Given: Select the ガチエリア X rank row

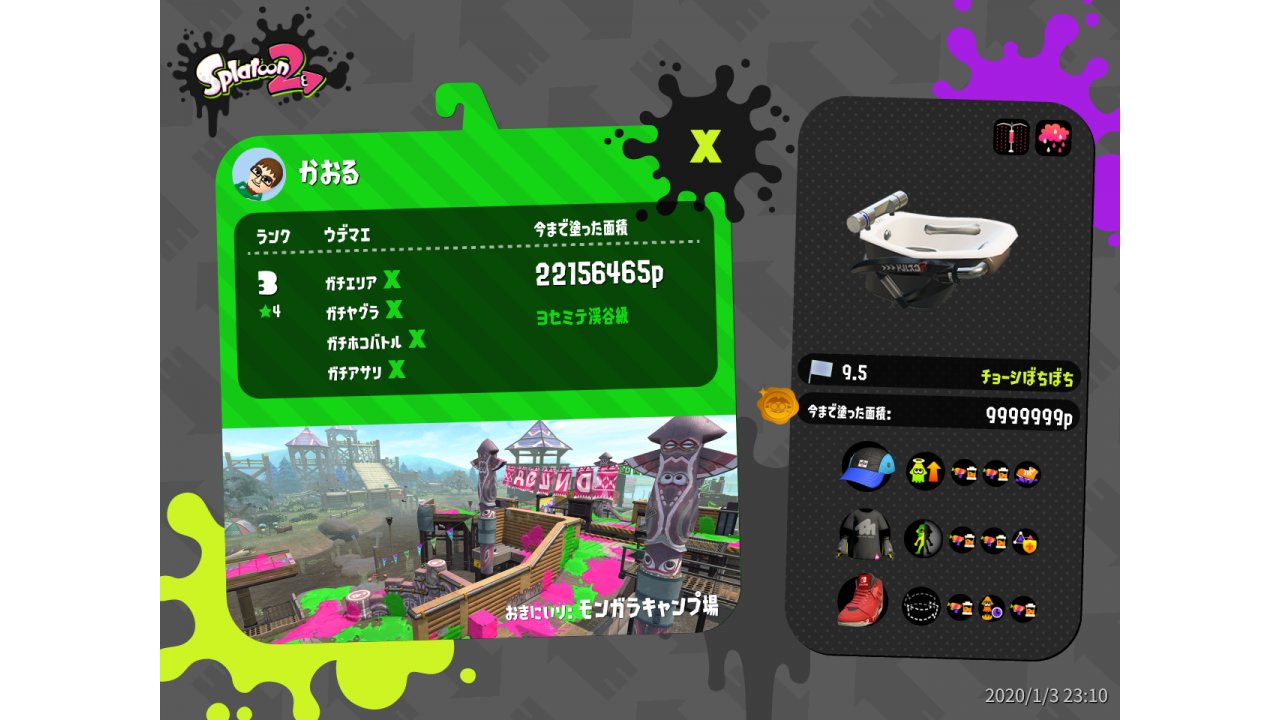Looking at the screenshot, I should pos(362,281).
